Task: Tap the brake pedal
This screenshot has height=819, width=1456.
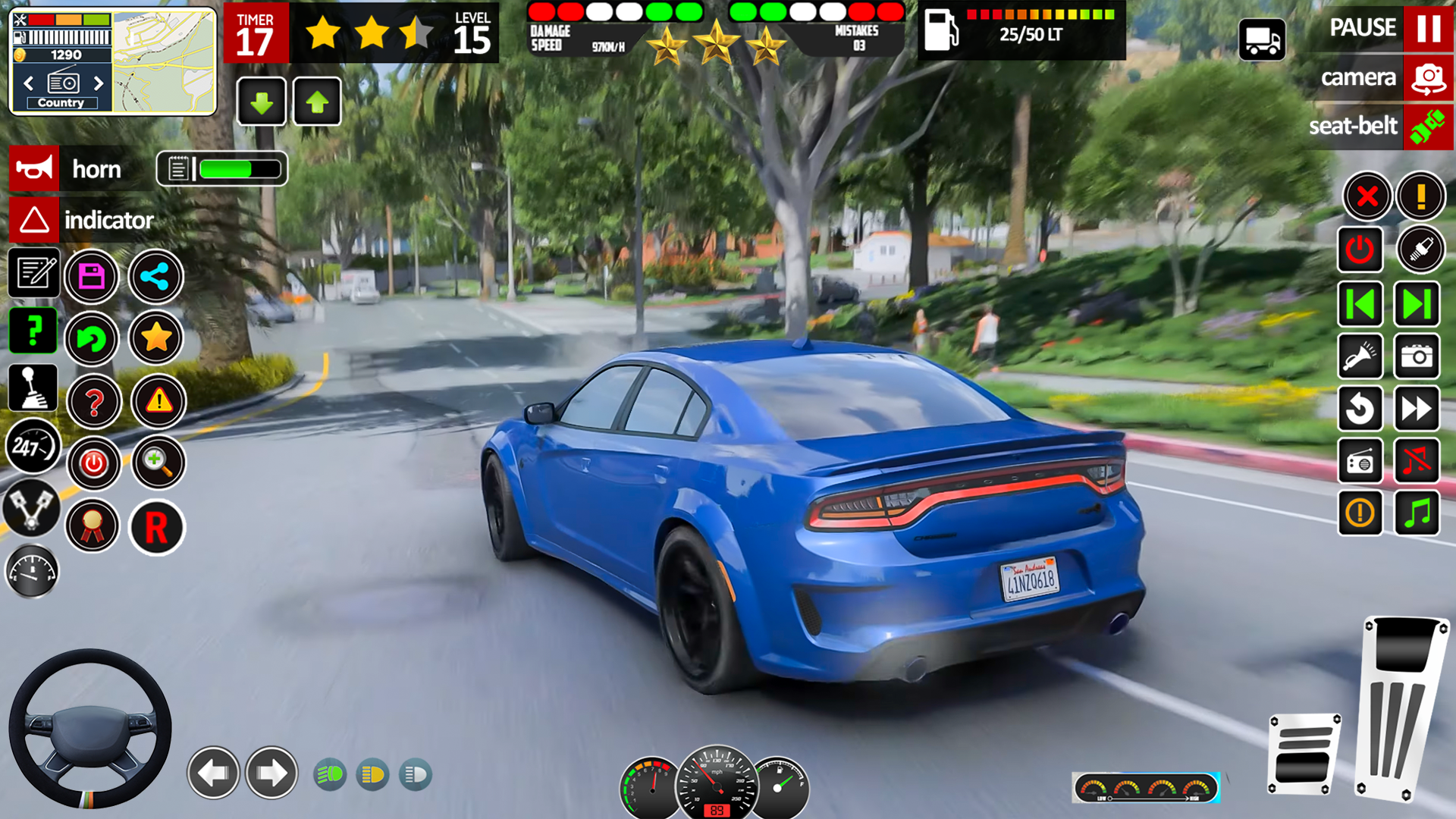Action: [x=1304, y=754]
